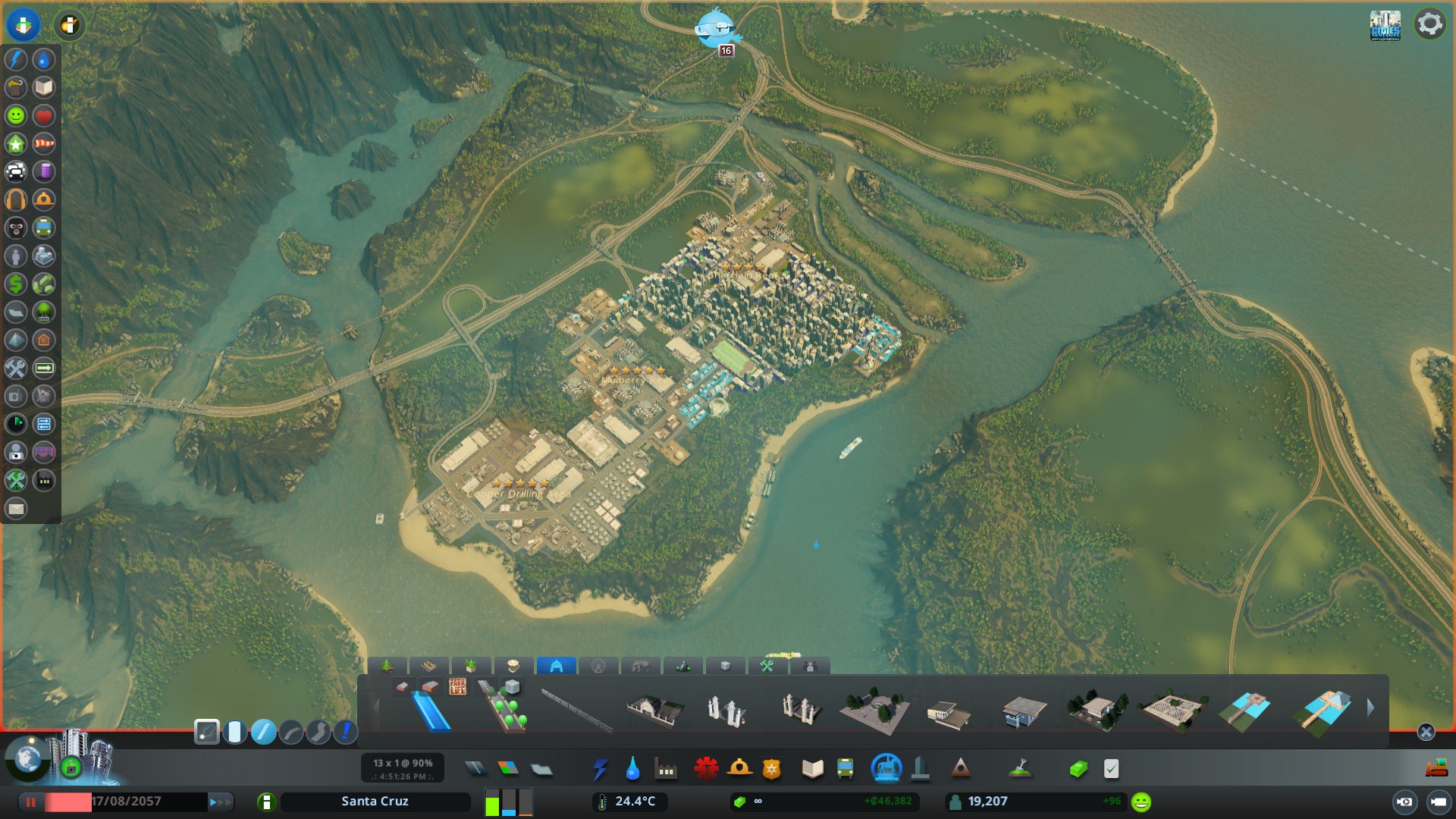Select the blue path item
1456x819 pixels.
point(431,711)
